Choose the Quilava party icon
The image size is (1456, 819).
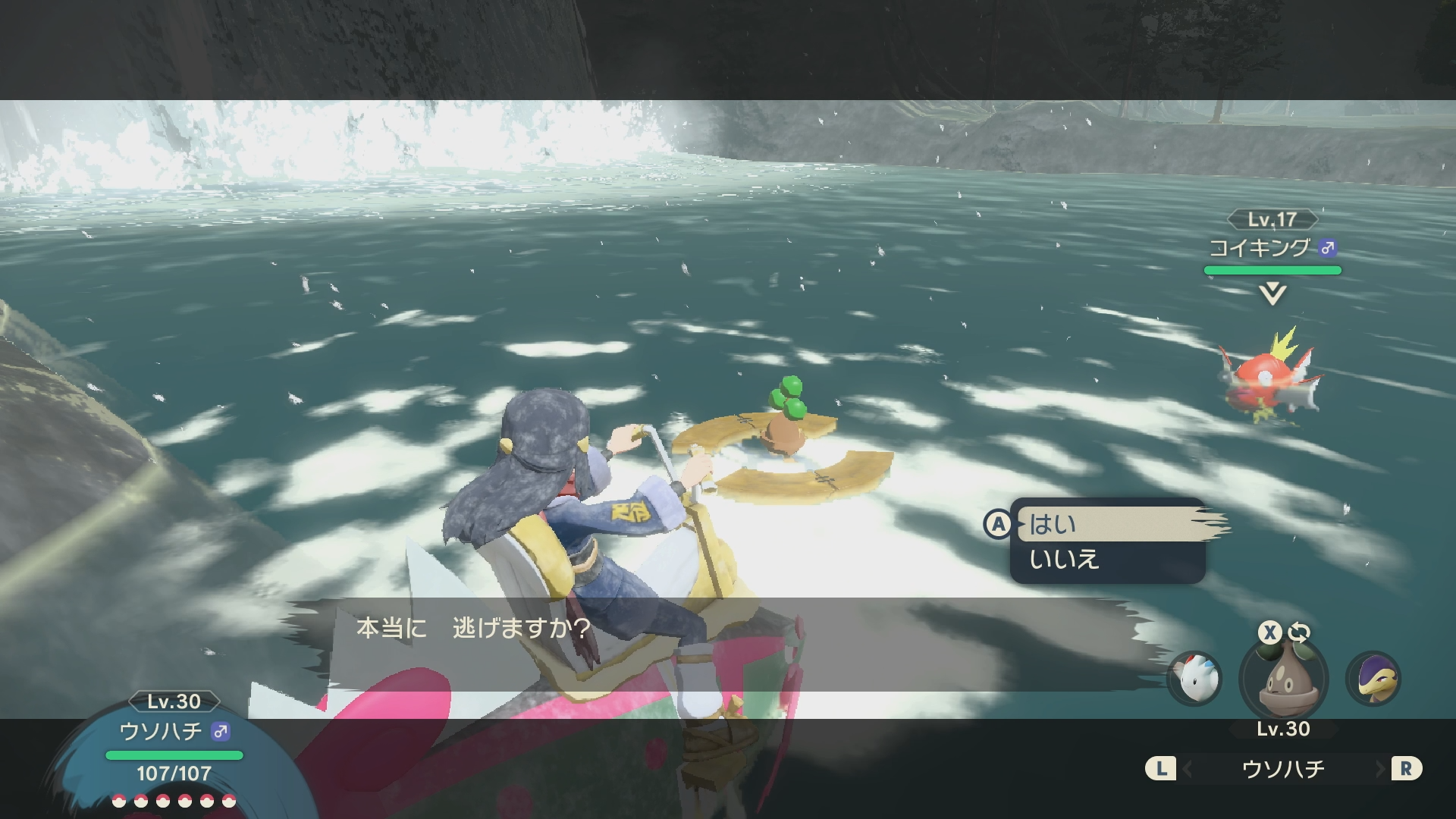(1373, 679)
